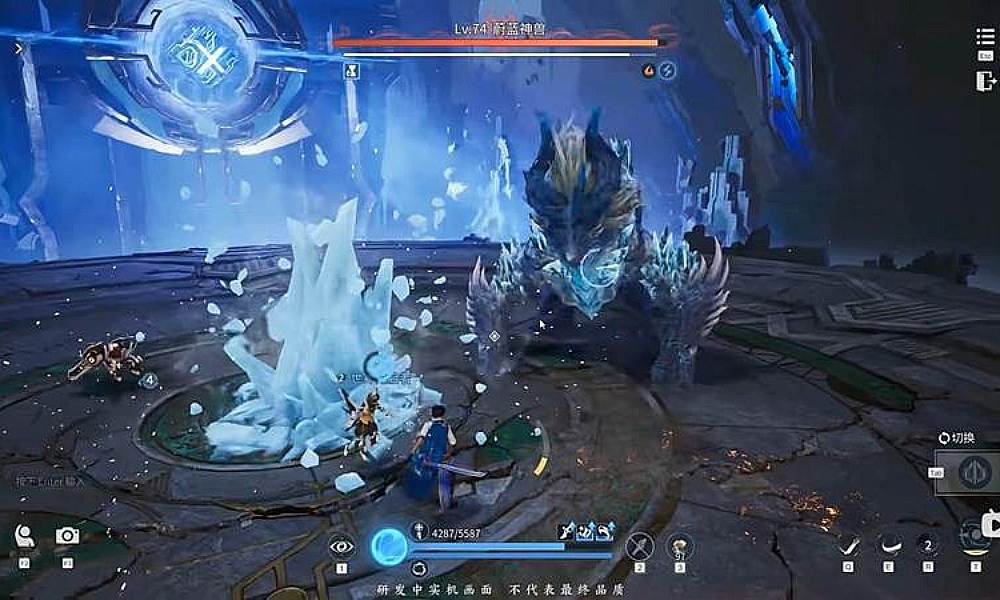Activate the crossed swords skill
Viewport: 1000px width, 600px height.
click(x=639, y=546)
